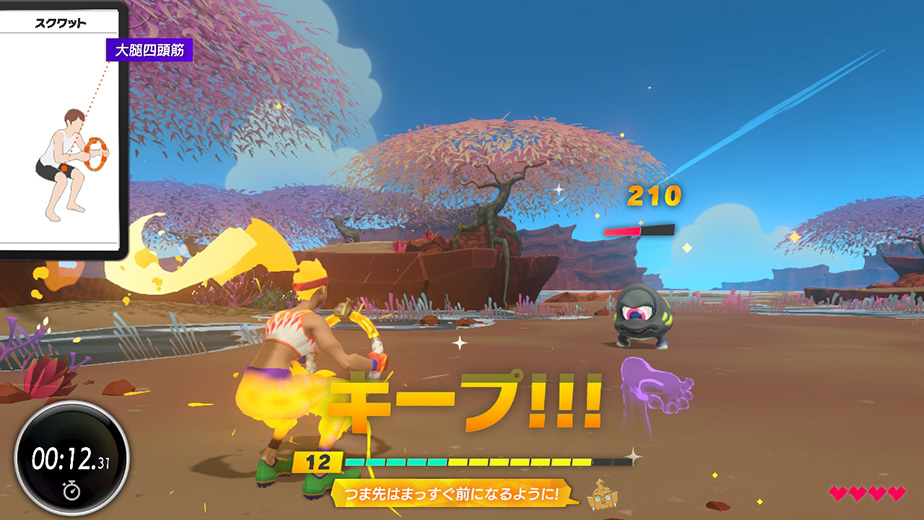
Task: Select the スクワット exercise guide panel
Action: 60,130
